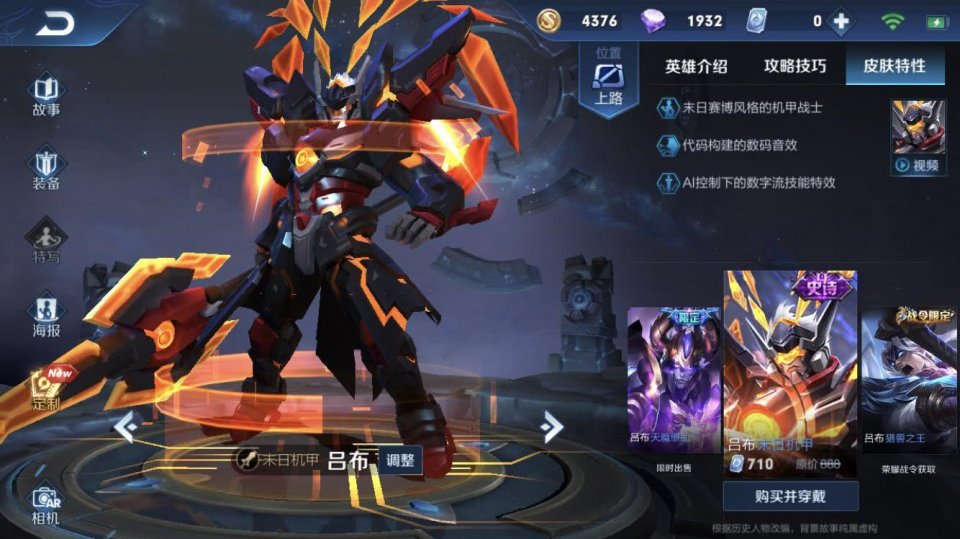The height and width of the screenshot is (539, 960).
Task: Switch to the 攻略技巧 tab
Action: coord(795,67)
